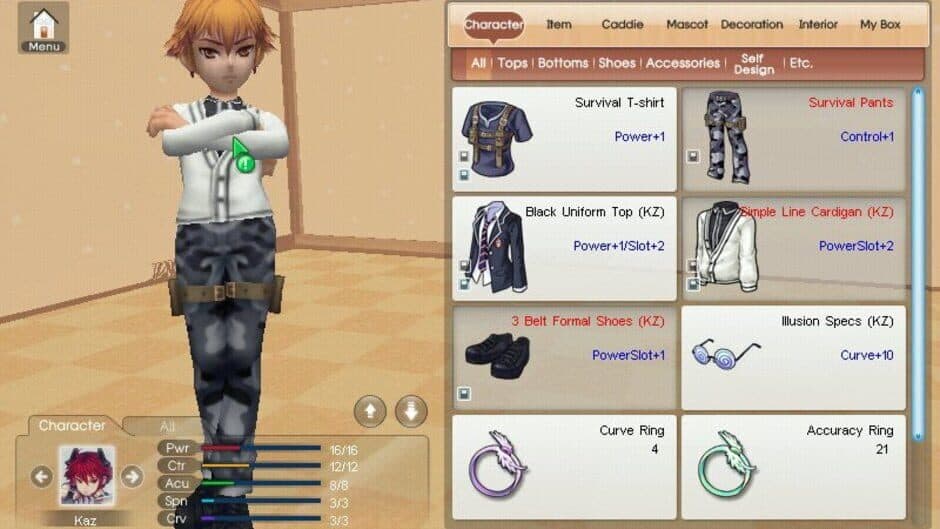Select the Accuracy Ring item
The width and height of the screenshot is (940, 529).
tap(793, 466)
